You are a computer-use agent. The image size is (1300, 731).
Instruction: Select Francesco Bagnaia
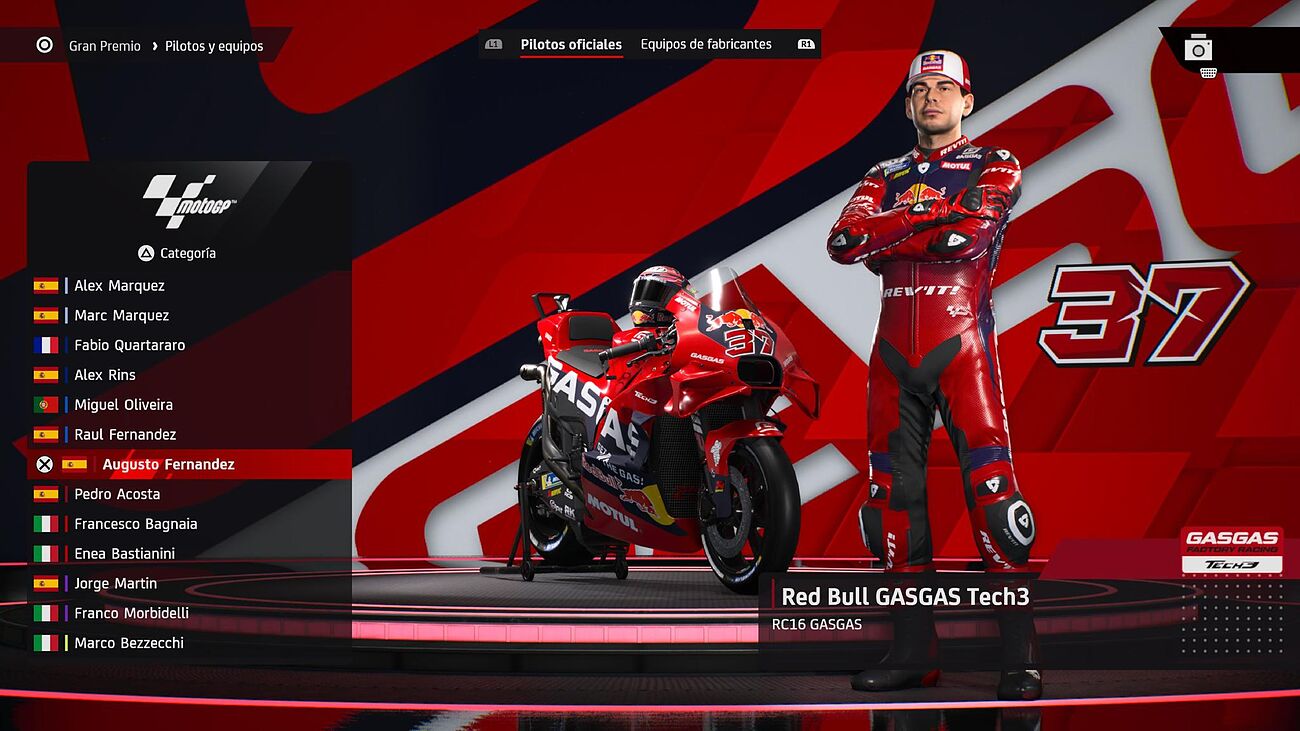click(x=135, y=524)
